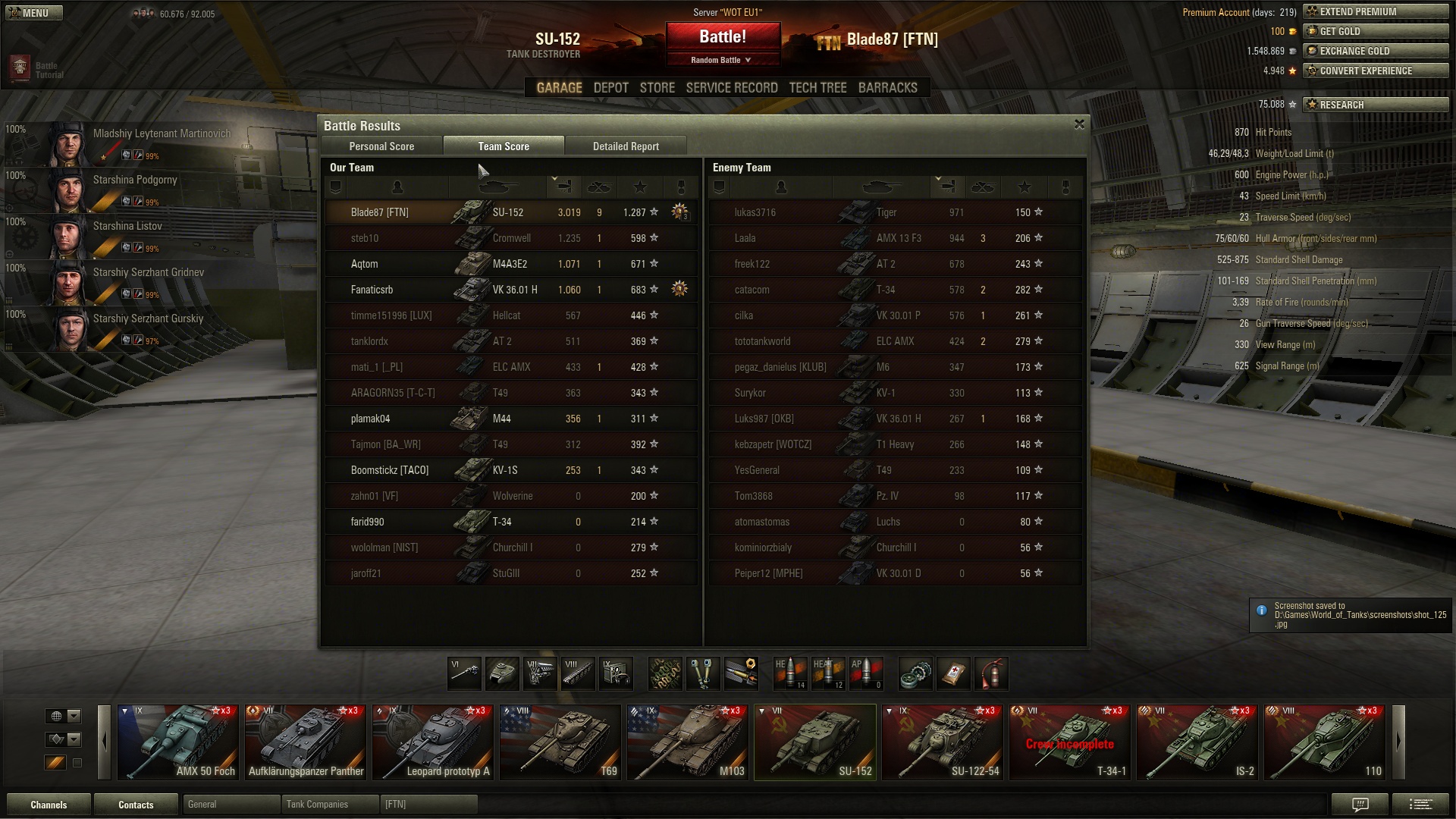View the Service Record

[731, 88]
